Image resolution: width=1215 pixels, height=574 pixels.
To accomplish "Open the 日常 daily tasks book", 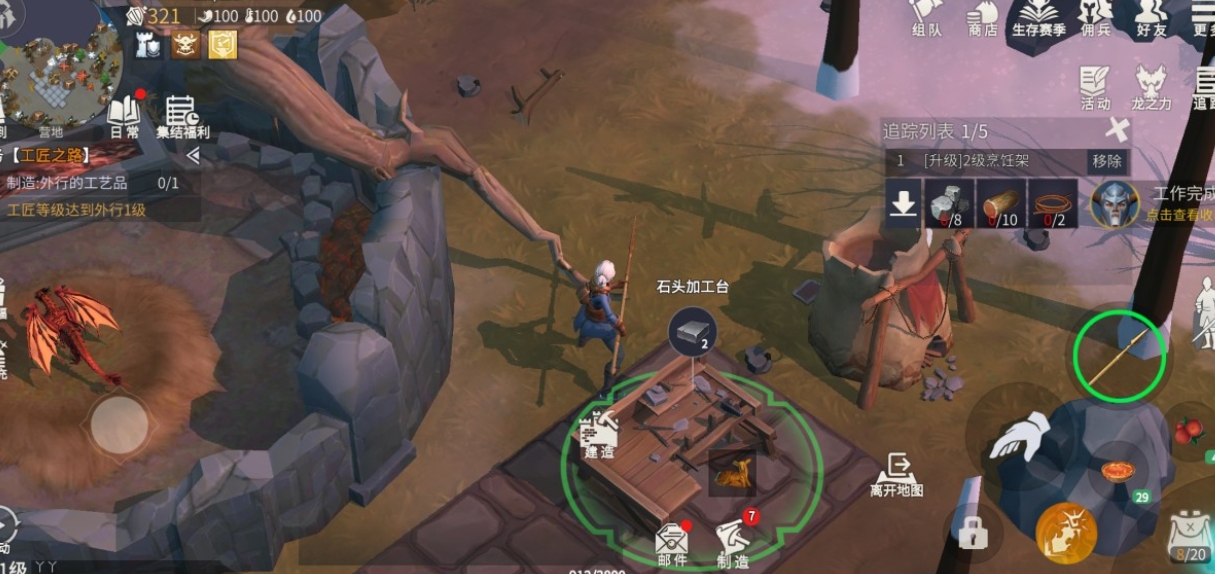I will click(124, 116).
